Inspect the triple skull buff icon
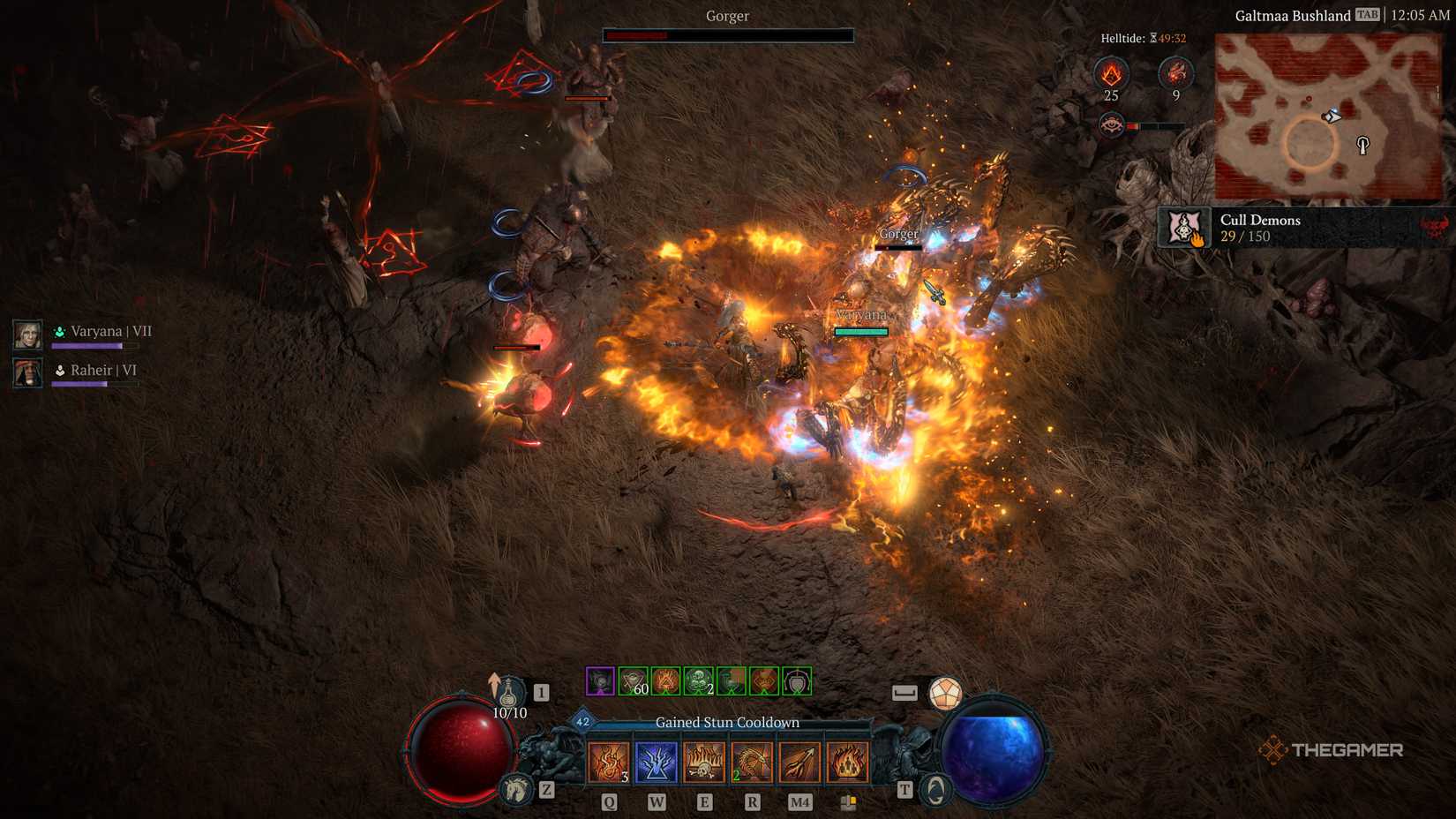1456x819 pixels. [699, 681]
